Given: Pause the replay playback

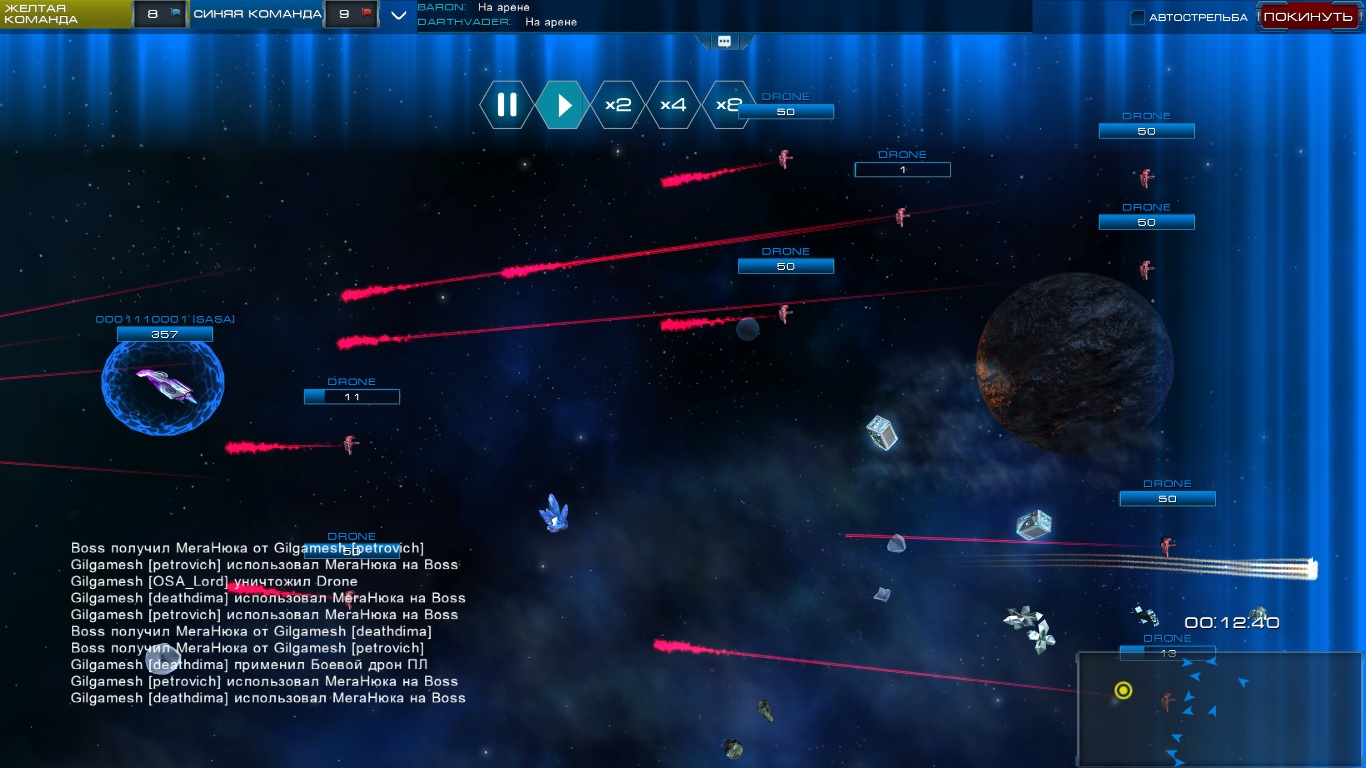Looking at the screenshot, I should 507,105.
